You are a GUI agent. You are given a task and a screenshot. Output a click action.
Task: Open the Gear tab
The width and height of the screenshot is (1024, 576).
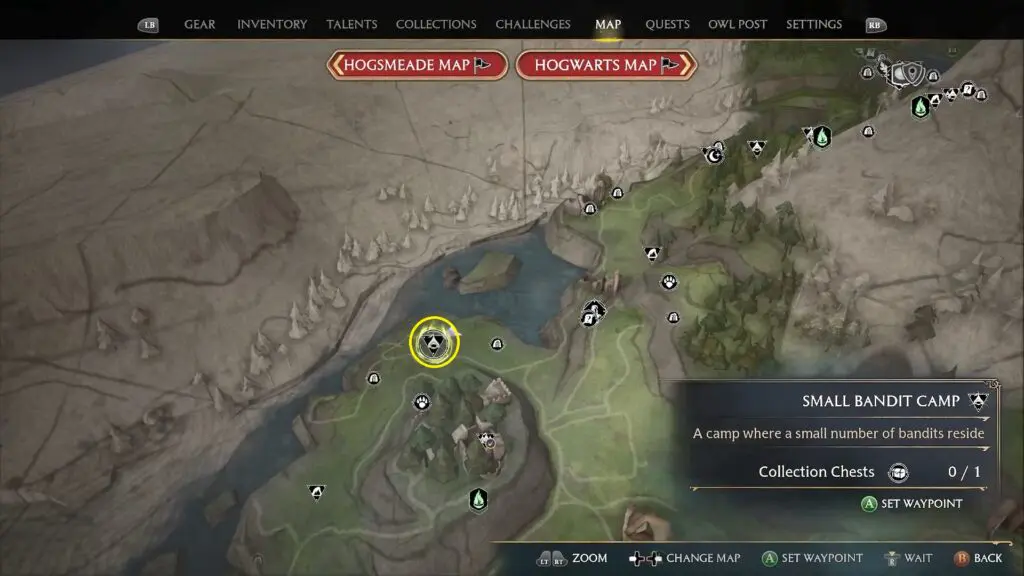pos(200,24)
